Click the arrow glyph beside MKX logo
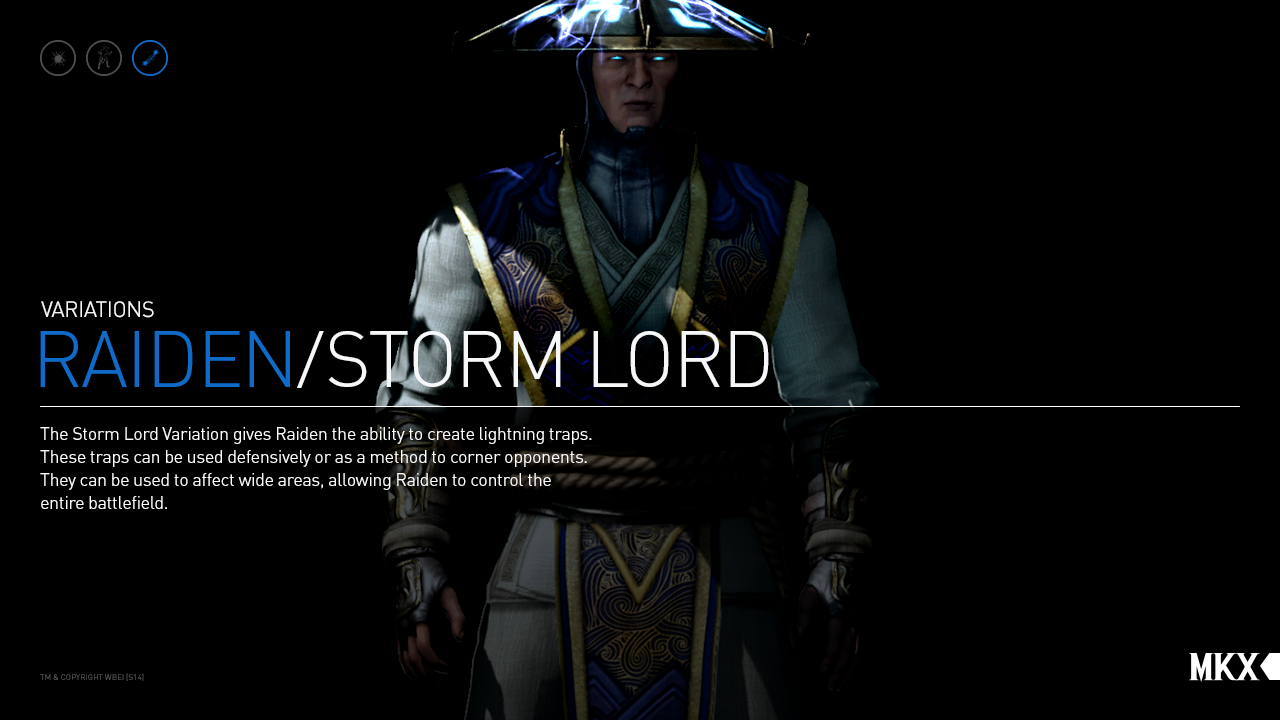 pos(1268,666)
